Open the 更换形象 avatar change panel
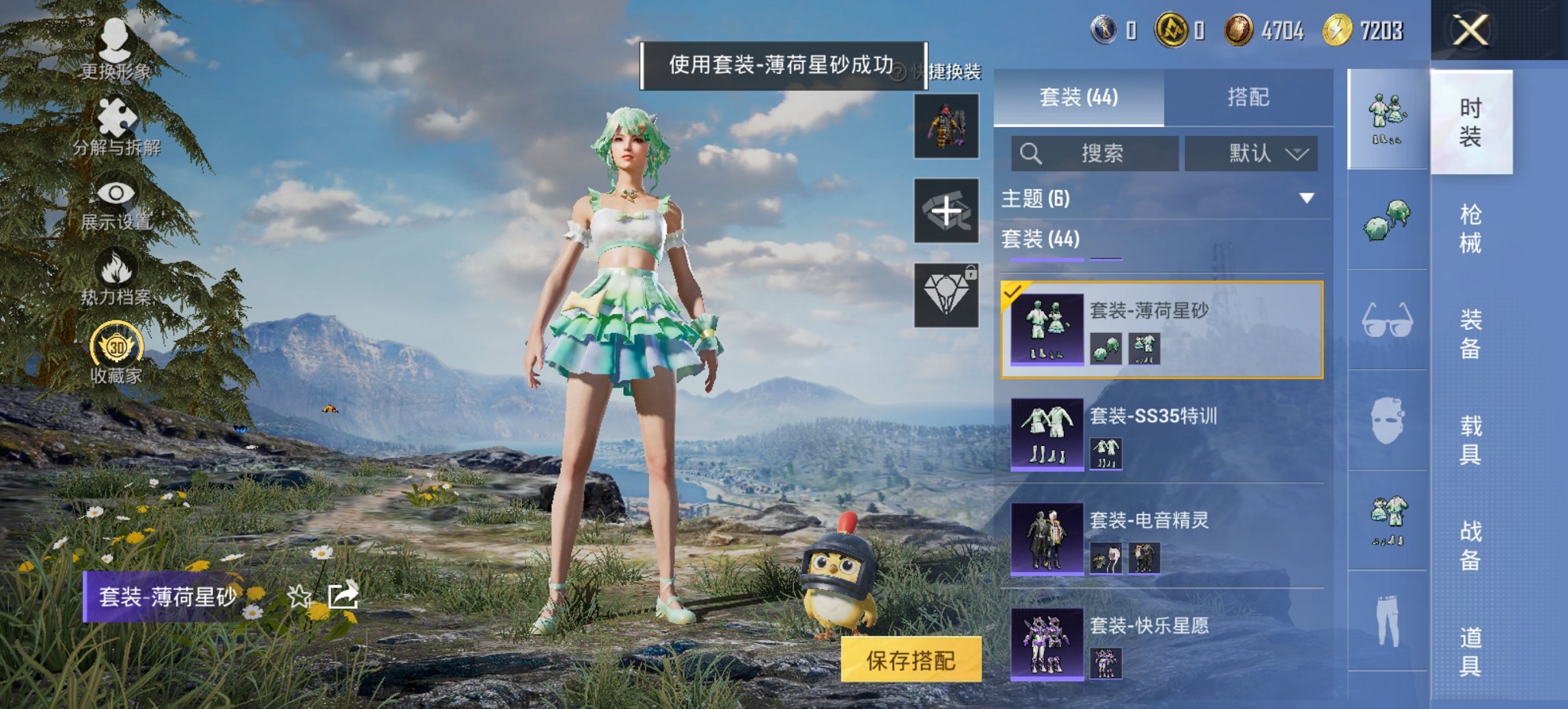Image resolution: width=1568 pixels, height=709 pixels. (116, 51)
